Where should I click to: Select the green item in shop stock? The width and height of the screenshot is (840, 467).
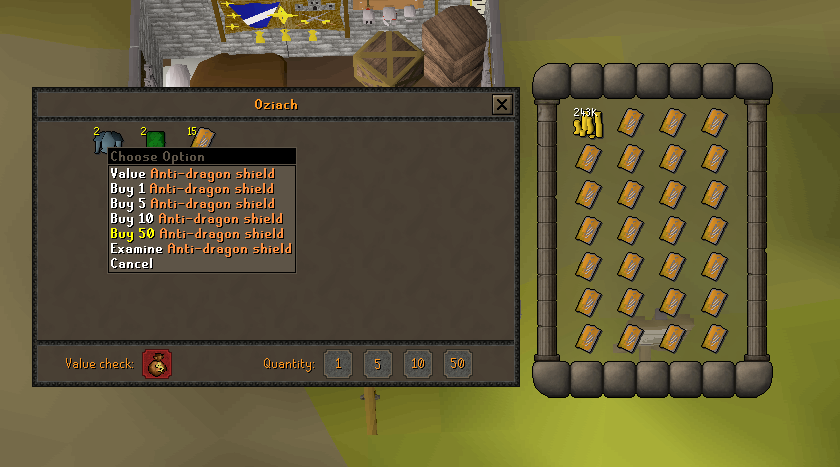tap(155, 139)
